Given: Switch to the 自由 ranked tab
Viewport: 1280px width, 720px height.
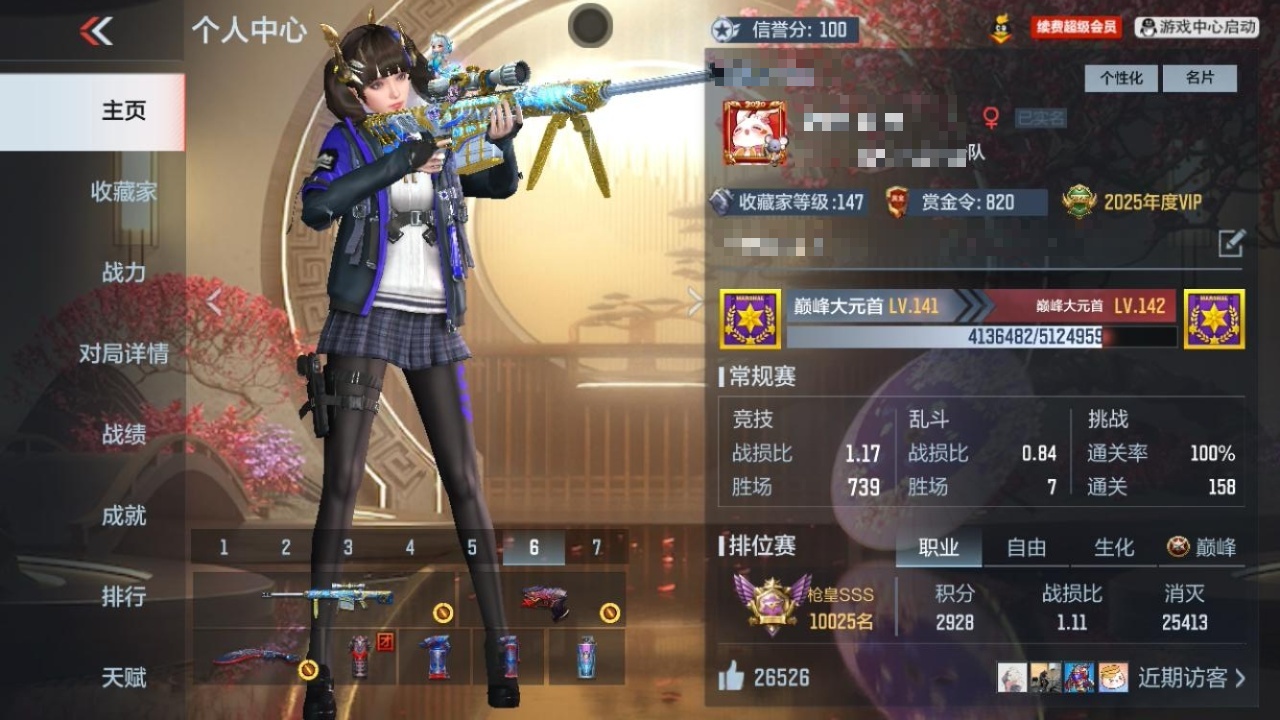Looking at the screenshot, I should (1026, 547).
